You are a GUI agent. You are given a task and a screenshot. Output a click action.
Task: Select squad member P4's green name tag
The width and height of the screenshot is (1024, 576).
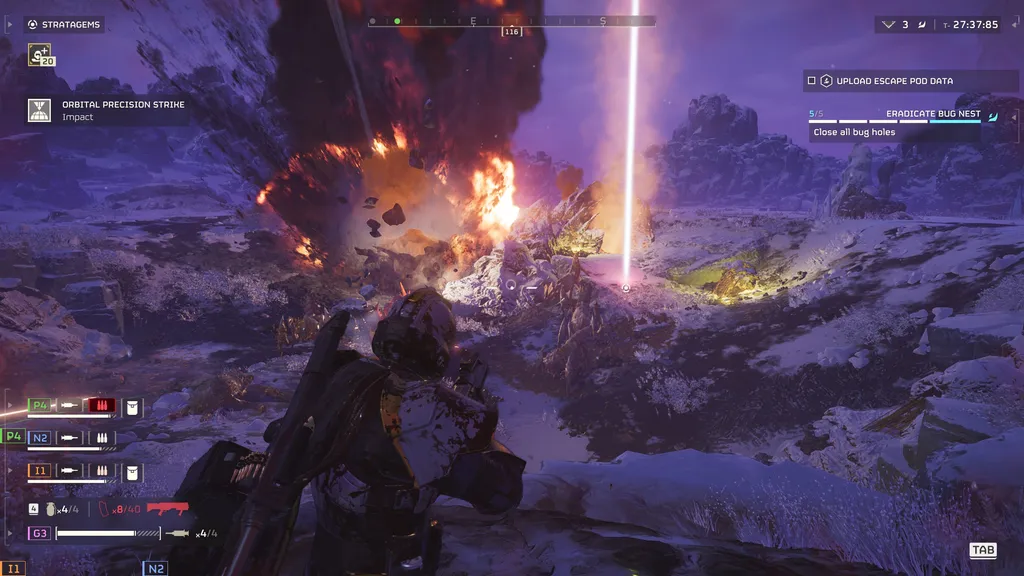(x=40, y=405)
